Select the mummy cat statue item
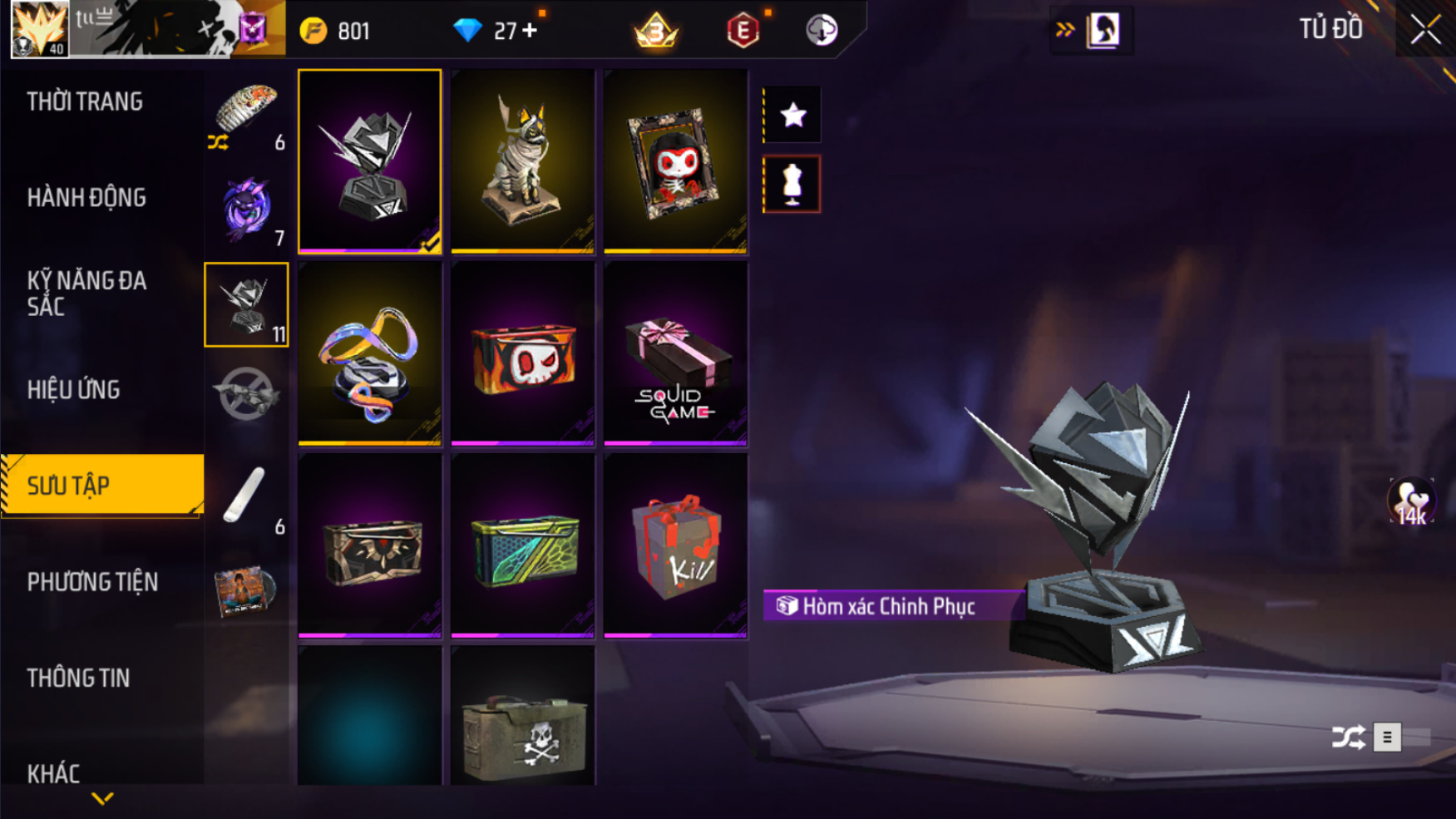1456x819 pixels. click(522, 161)
